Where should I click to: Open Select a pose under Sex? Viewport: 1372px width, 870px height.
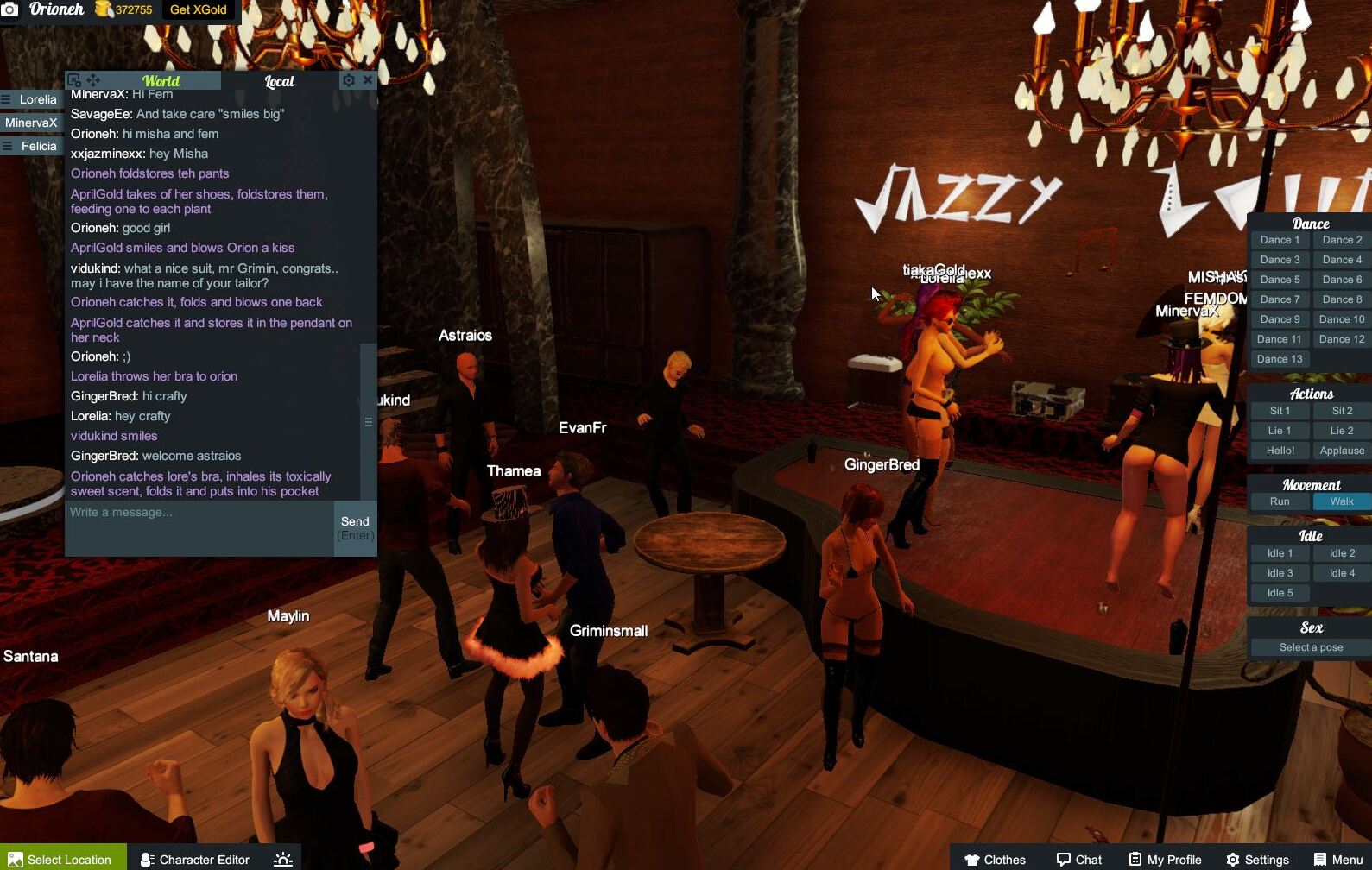pos(1309,646)
